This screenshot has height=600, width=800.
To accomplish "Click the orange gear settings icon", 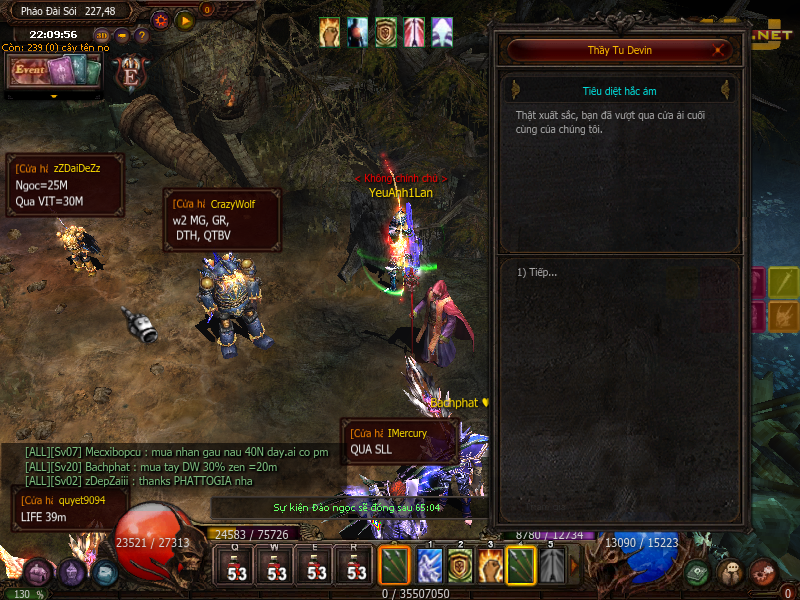I will [x=161, y=20].
